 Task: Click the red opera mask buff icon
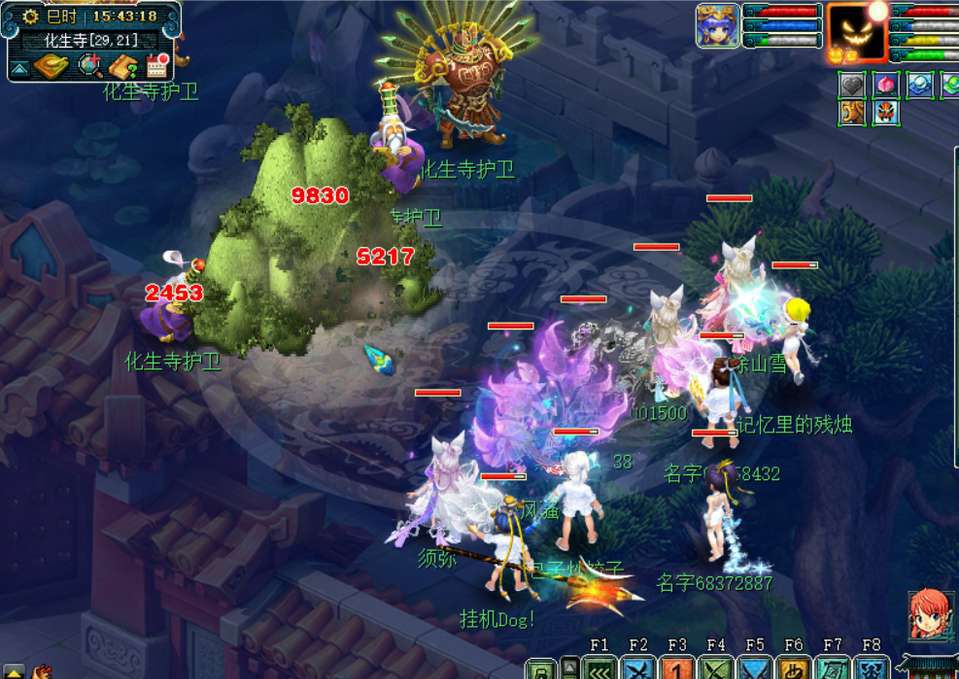(x=885, y=113)
